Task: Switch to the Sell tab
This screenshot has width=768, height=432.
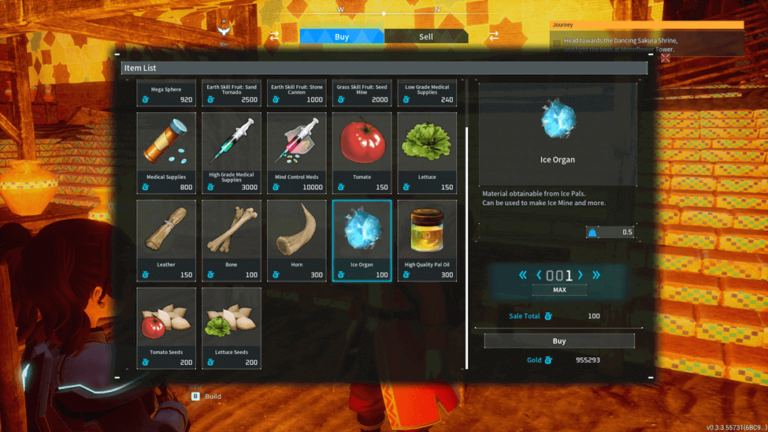Action: click(425, 36)
